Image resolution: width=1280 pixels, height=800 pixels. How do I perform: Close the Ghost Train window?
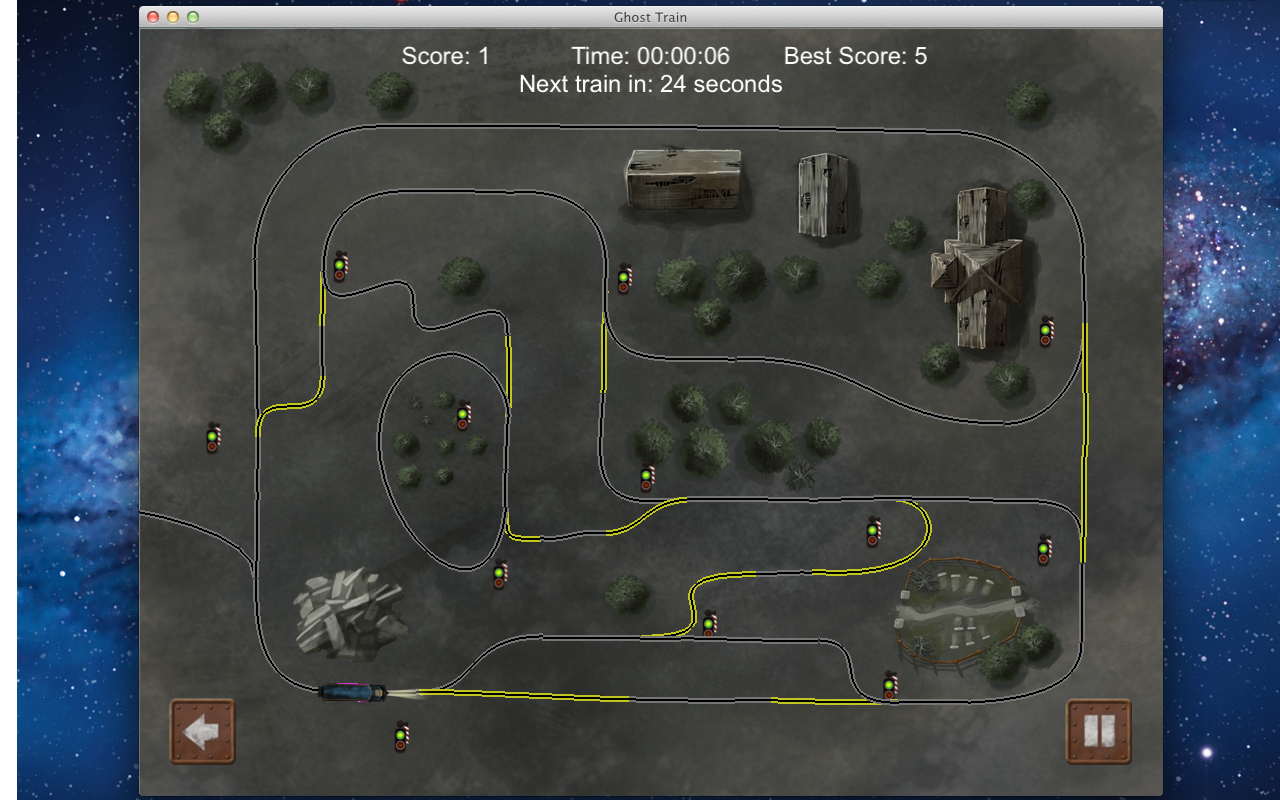(x=153, y=17)
